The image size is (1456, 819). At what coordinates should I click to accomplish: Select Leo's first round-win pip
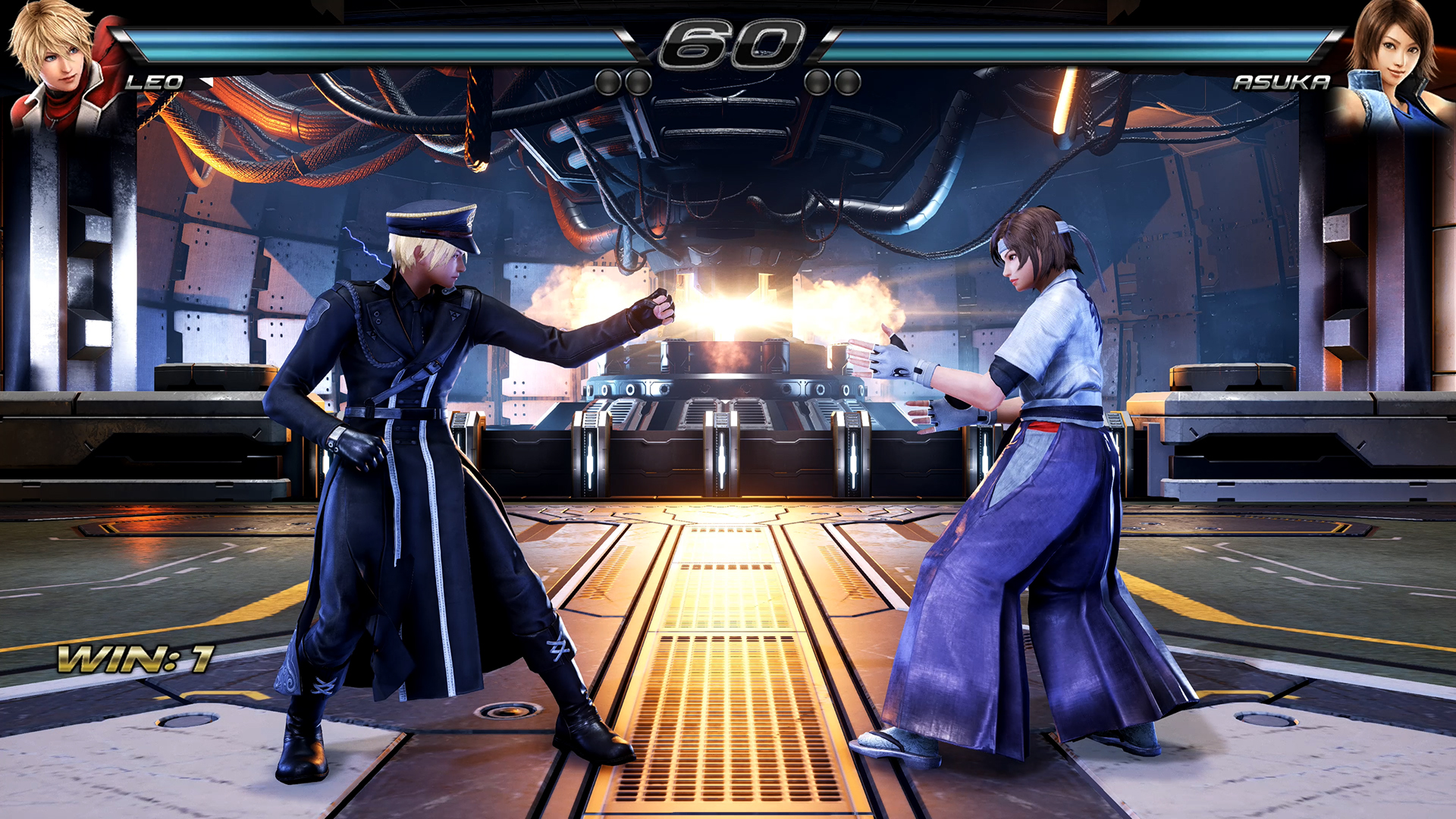(x=607, y=81)
